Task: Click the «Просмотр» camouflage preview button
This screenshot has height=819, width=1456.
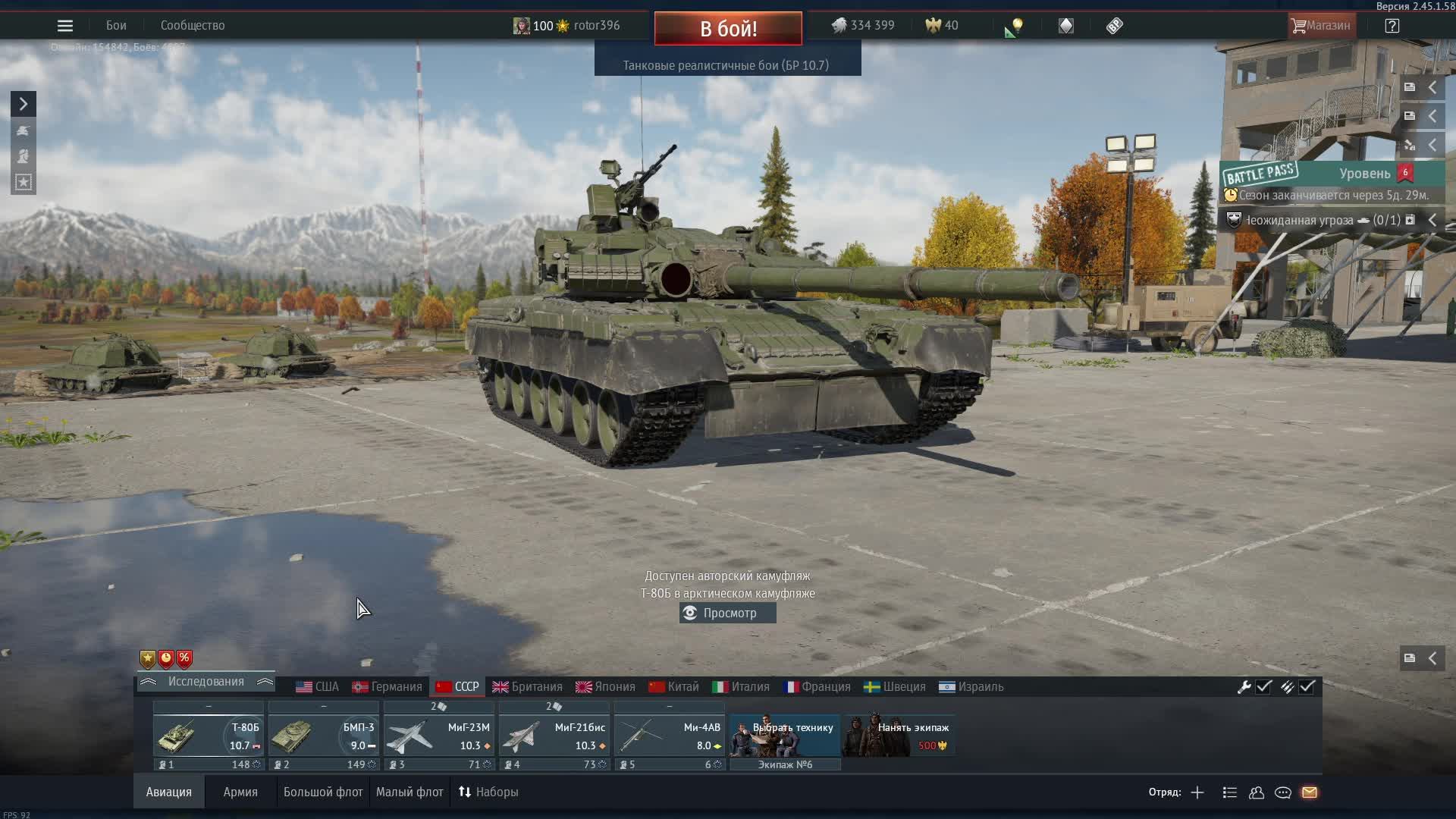Action: pos(728,613)
